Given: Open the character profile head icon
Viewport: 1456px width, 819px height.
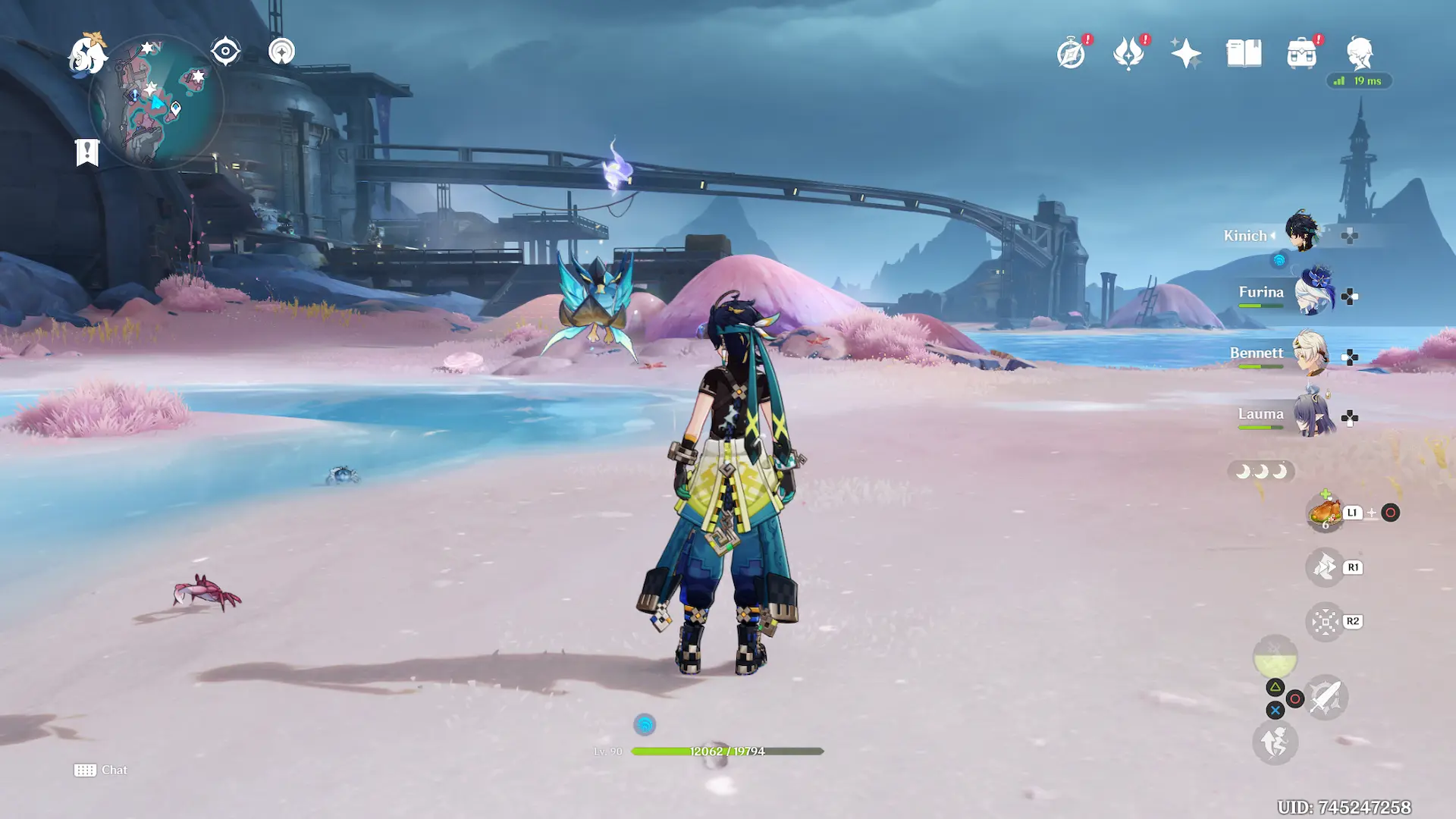Looking at the screenshot, I should tap(1359, 54).
